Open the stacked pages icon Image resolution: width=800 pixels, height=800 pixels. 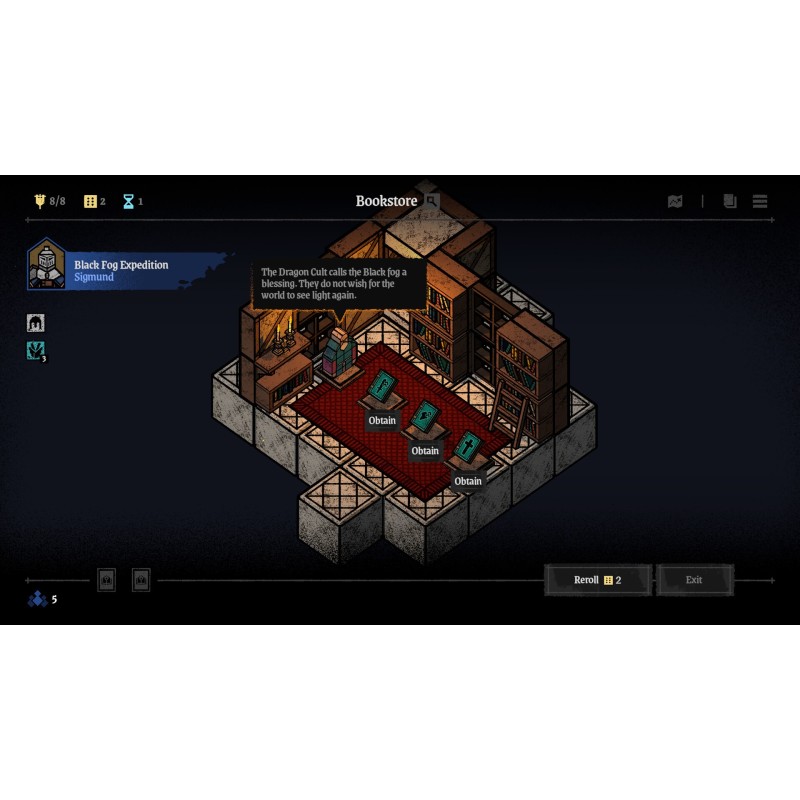point(730,201)
